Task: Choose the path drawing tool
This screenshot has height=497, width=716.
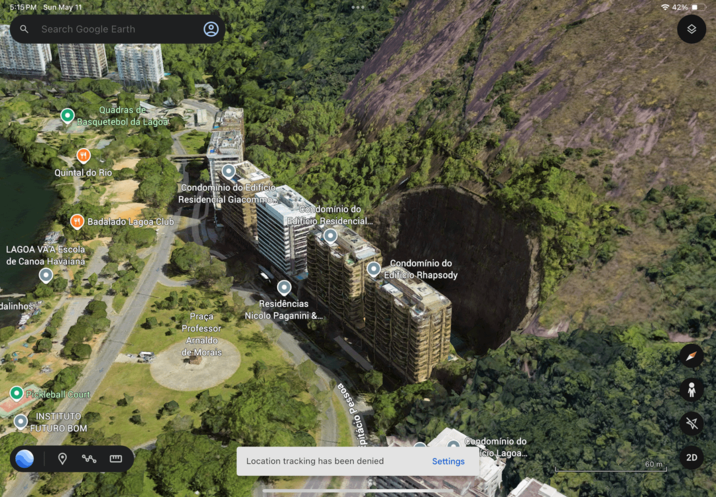Action: (x=89, y=459)
